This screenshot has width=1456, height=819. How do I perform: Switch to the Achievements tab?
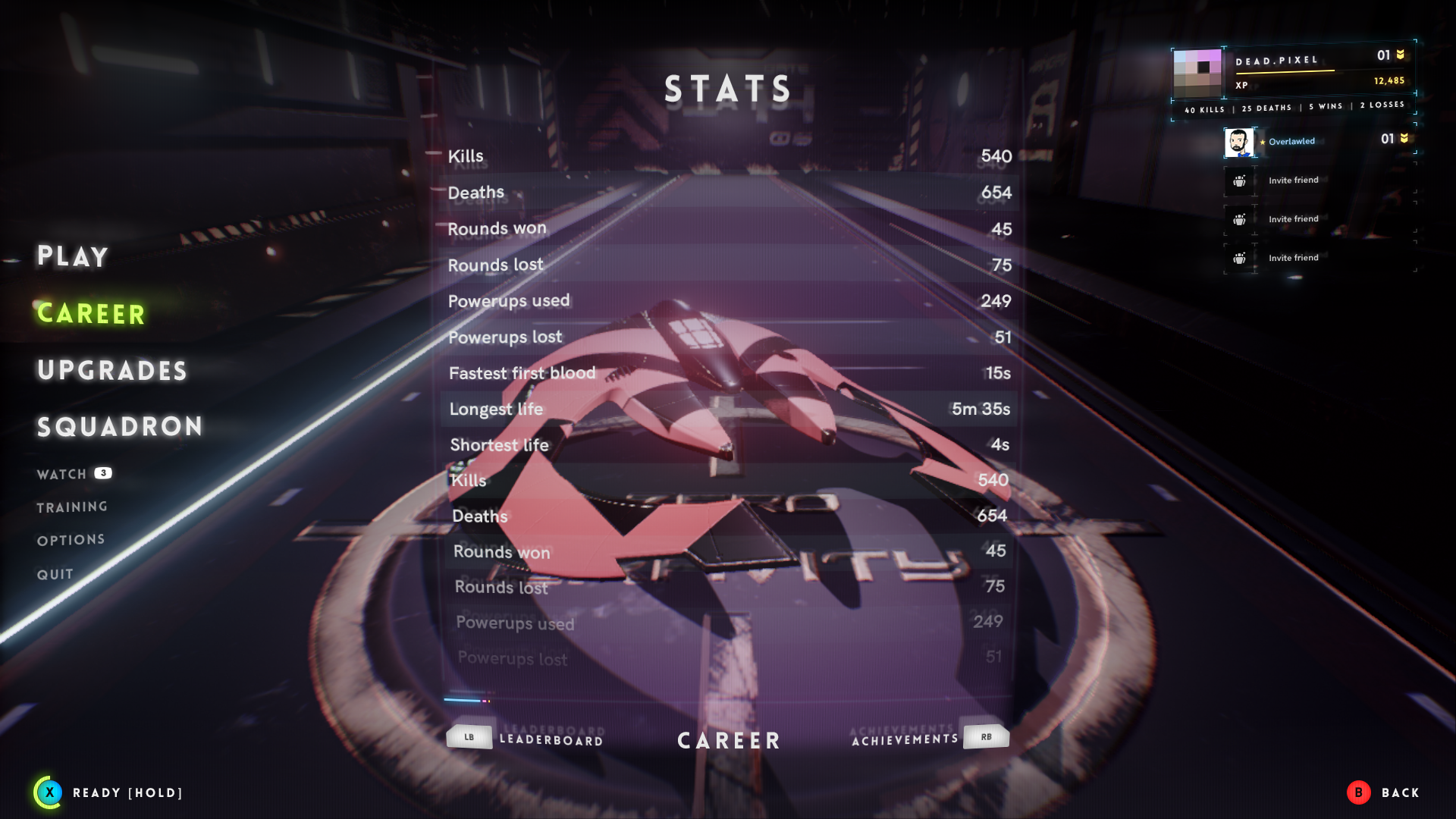905,739
